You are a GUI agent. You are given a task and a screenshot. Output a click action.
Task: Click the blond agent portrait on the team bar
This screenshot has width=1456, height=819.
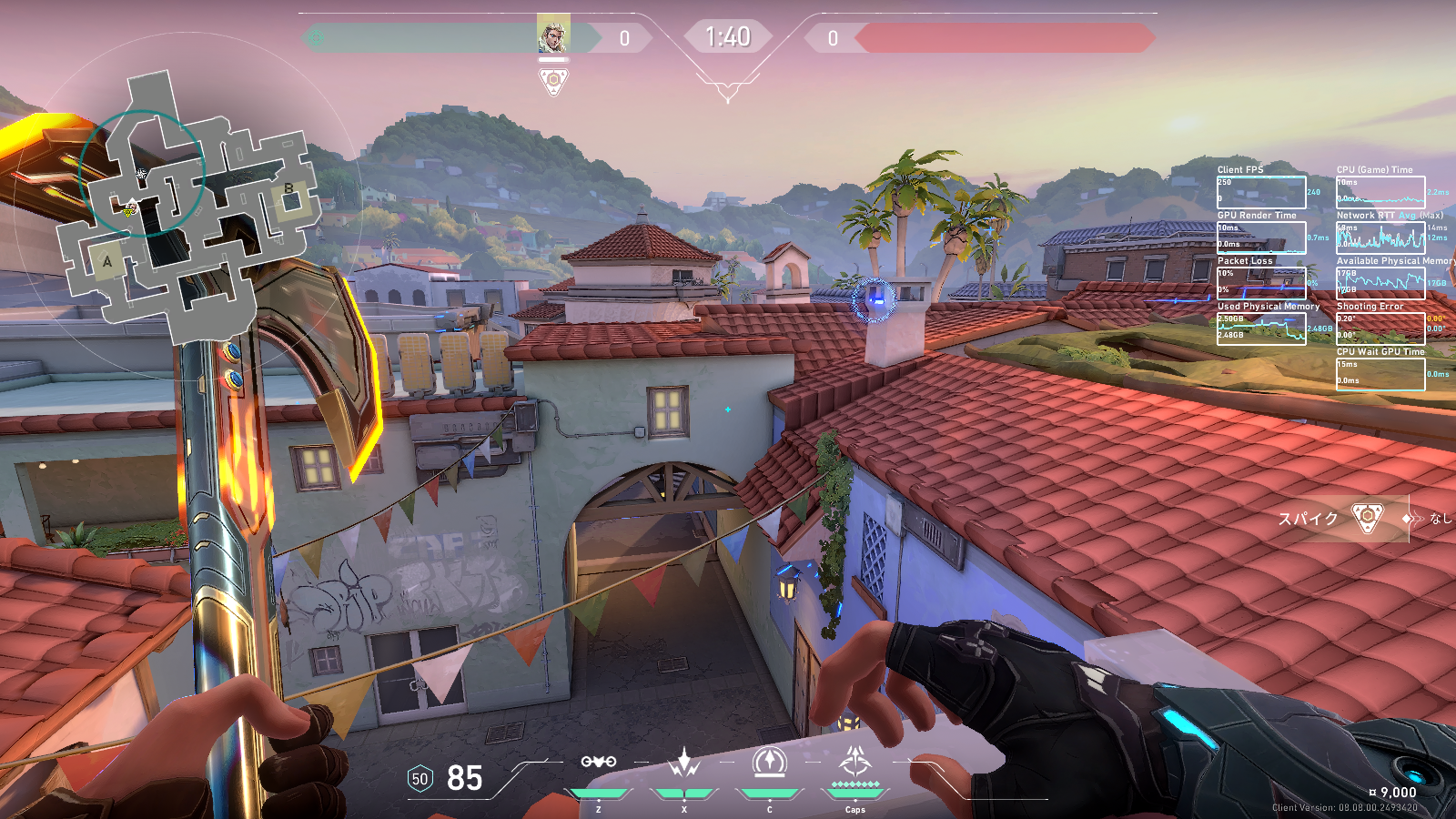(553, 35)
